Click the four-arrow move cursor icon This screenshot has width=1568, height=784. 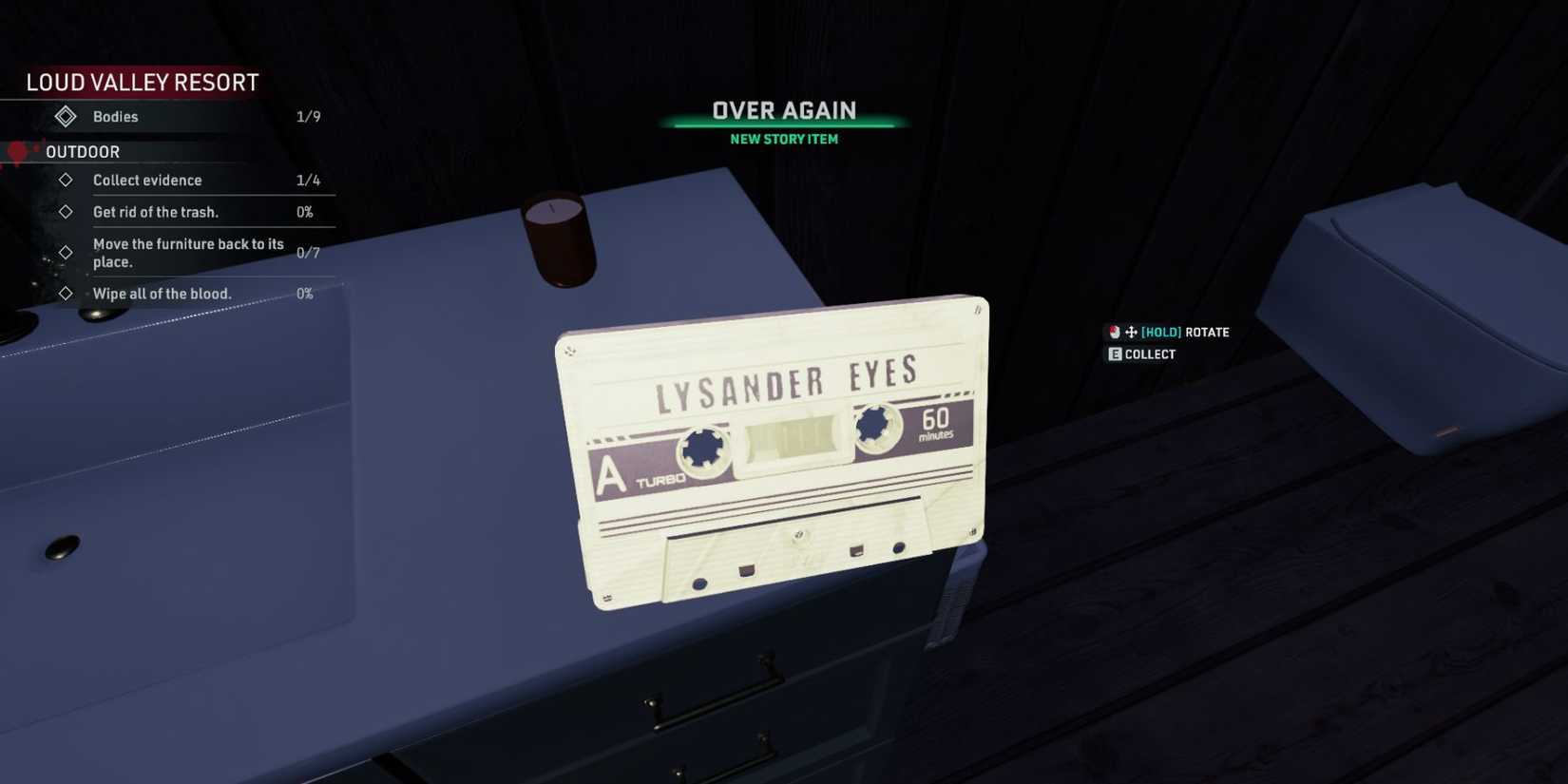[1129, 332]
